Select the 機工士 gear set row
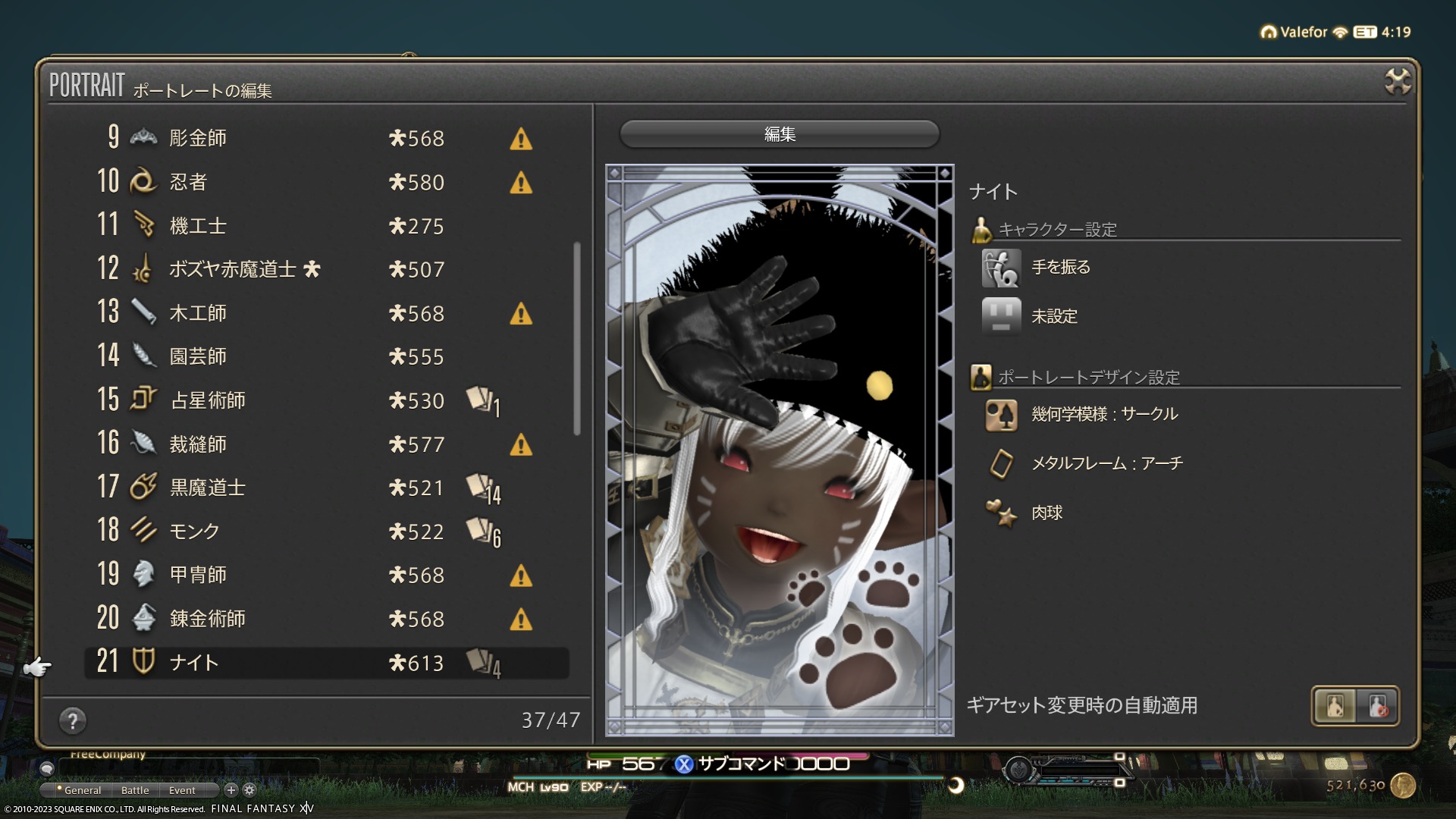The width and height of the screenshot is (1456, 819). point(326,226)
